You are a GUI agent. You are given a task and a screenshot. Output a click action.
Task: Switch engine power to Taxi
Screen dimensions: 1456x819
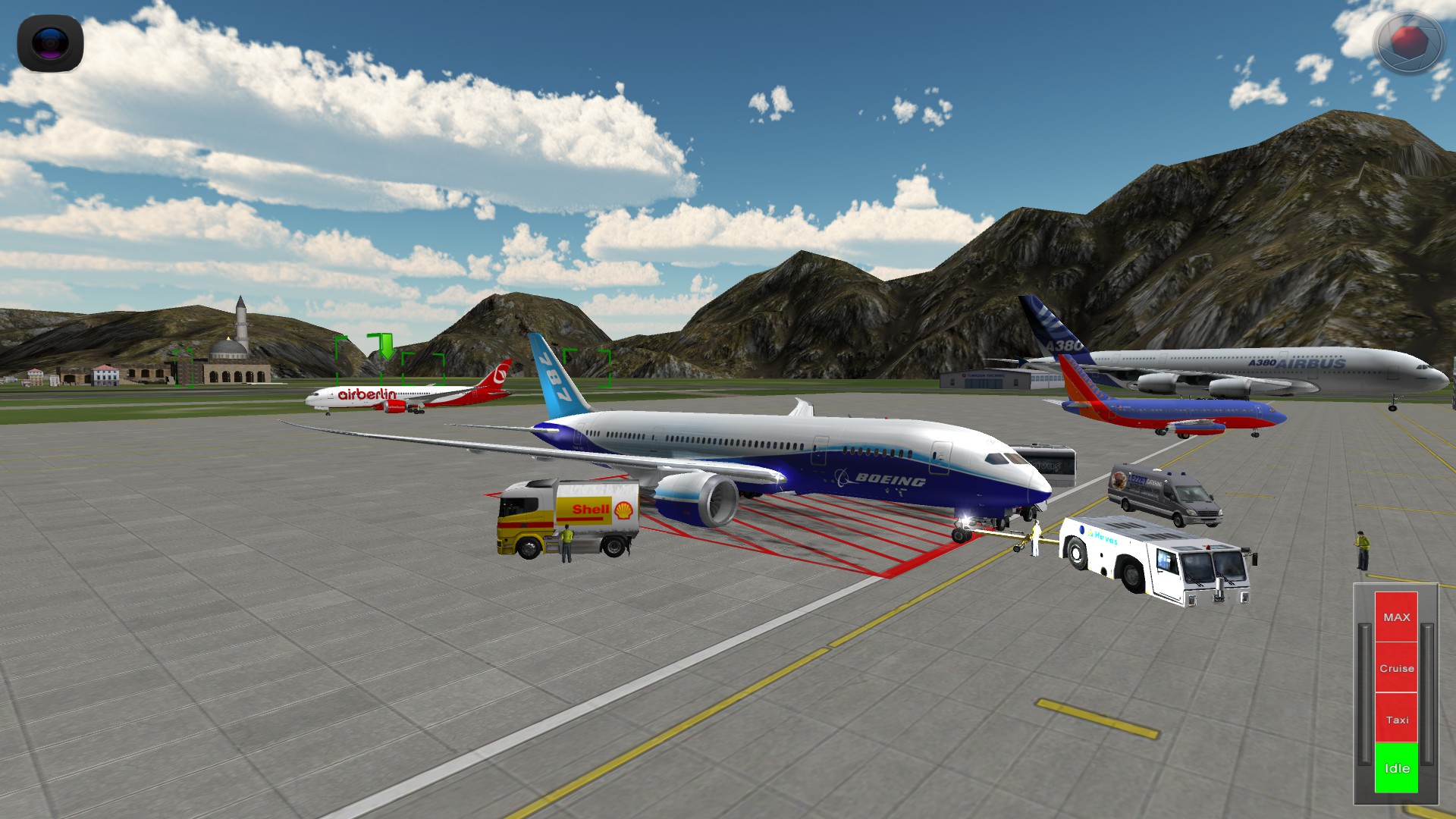coord(1395,720)
